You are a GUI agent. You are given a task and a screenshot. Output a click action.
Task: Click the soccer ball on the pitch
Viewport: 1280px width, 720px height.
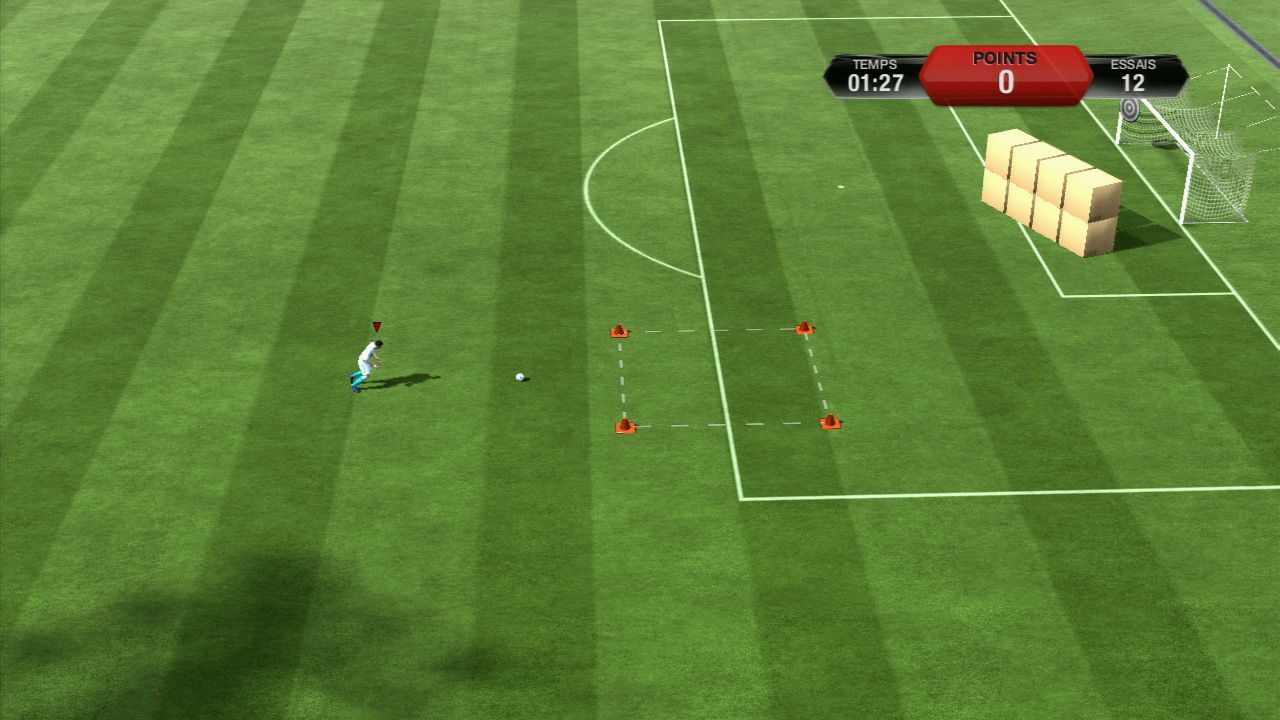pyautogui.click(x=519, y=377)
